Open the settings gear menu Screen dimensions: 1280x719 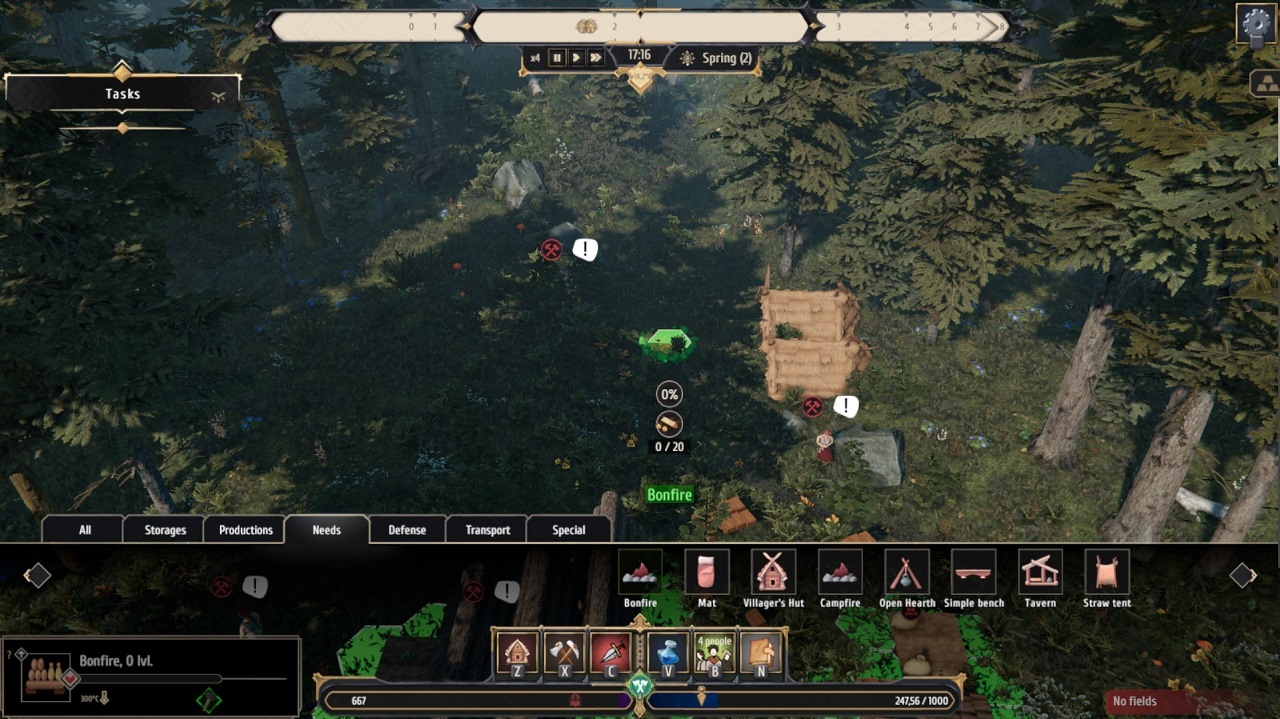click(x=1256, y=24)
